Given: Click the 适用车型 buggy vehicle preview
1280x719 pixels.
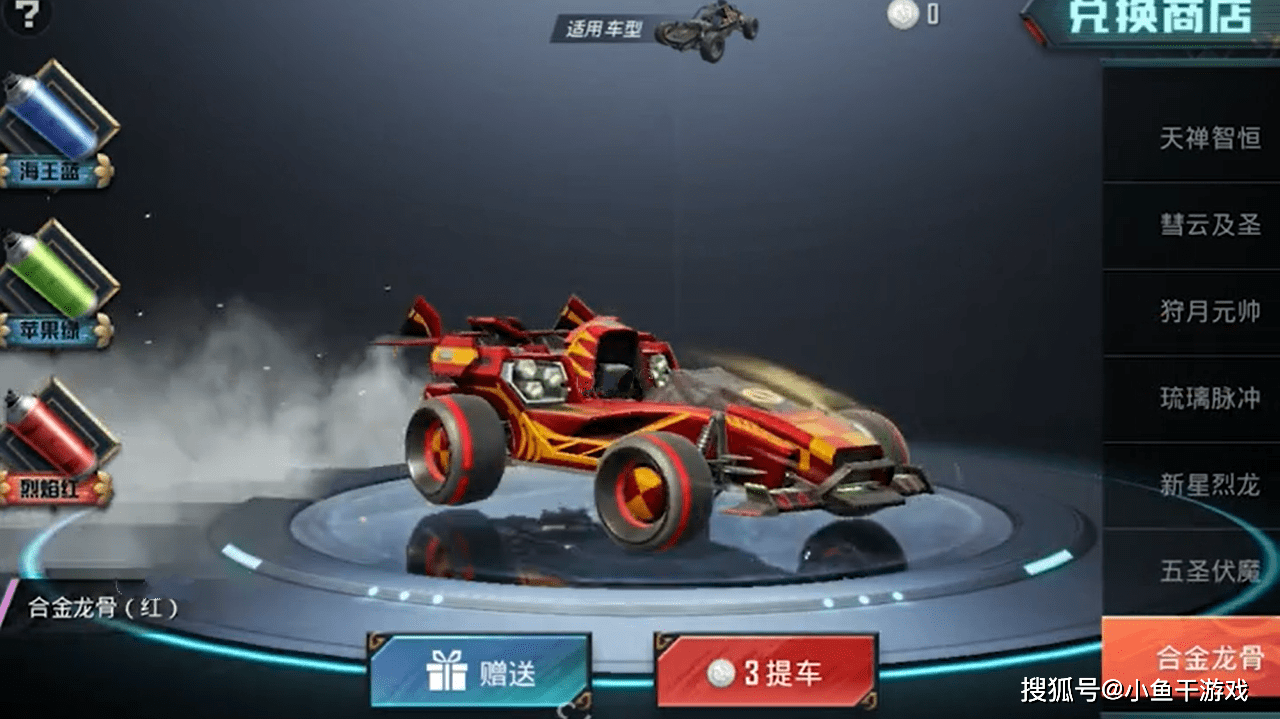Looking at the screenshot, I should [708, 30].
